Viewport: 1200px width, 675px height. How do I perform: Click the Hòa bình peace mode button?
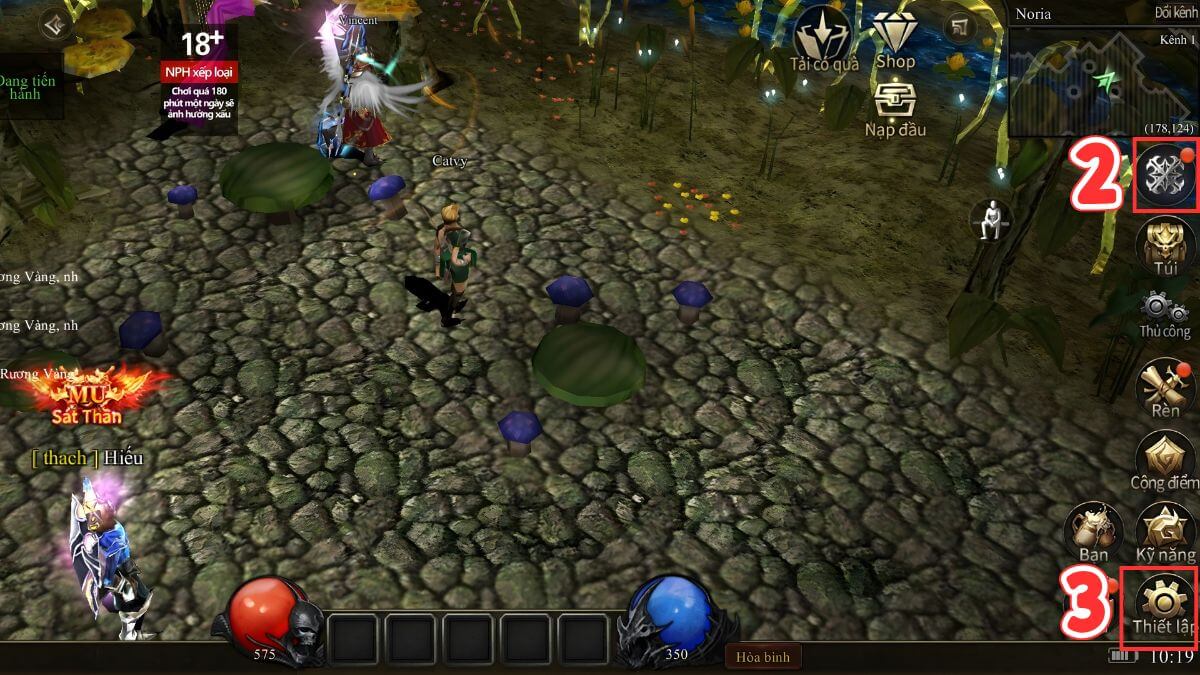[x=763, y=656]
